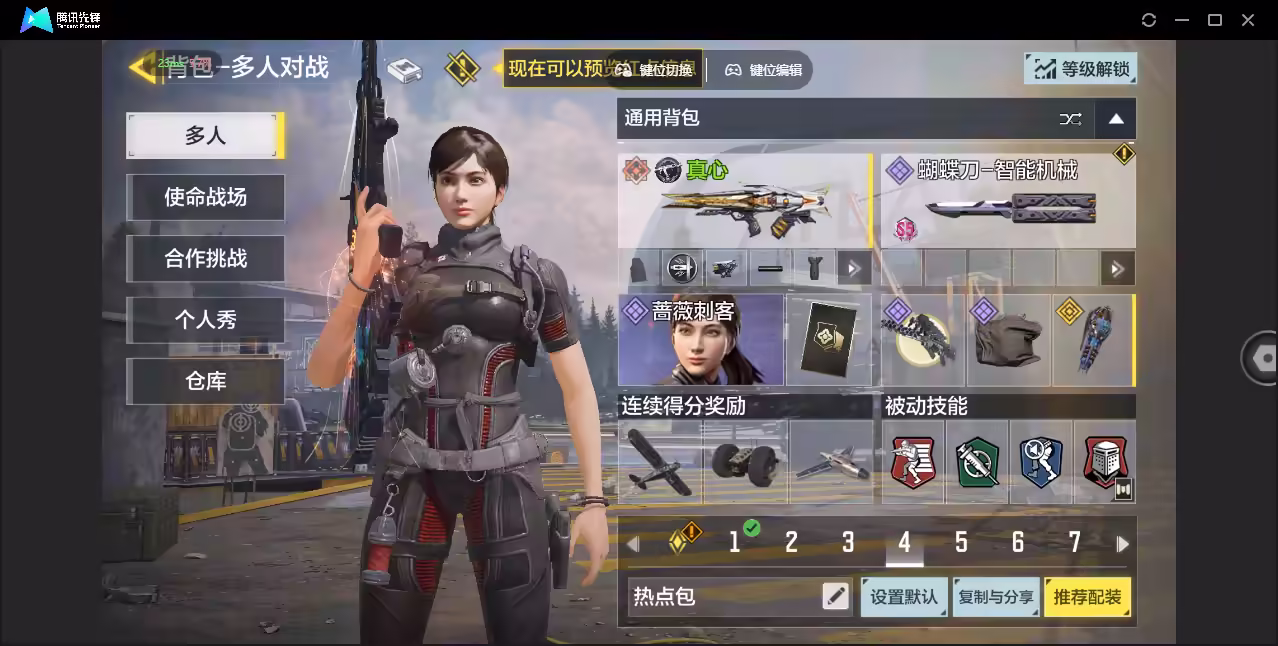Collapse the 通用背包 panel arrow

click(x=1116, y=119)
